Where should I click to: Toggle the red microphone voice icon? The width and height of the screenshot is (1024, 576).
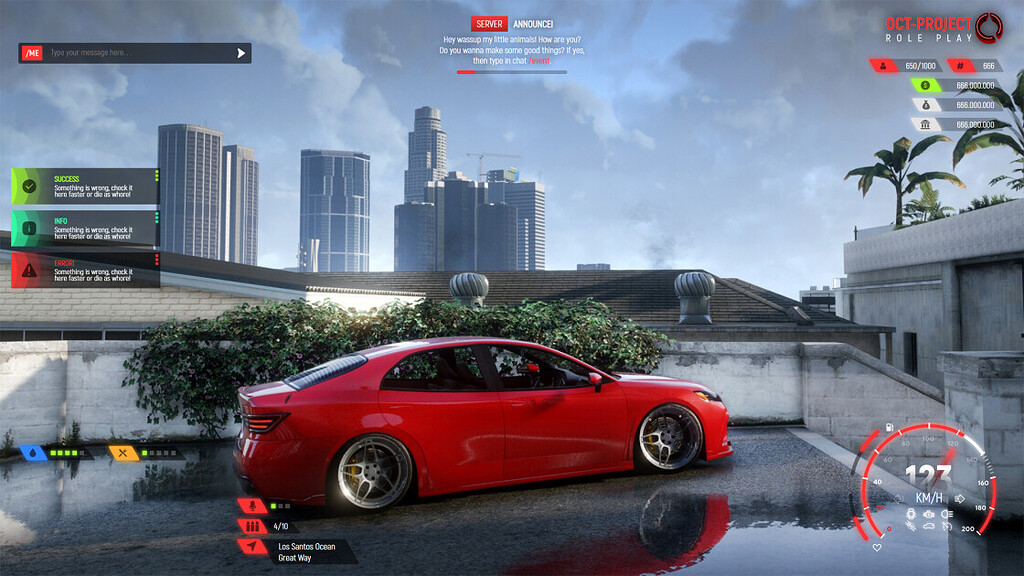251,506
